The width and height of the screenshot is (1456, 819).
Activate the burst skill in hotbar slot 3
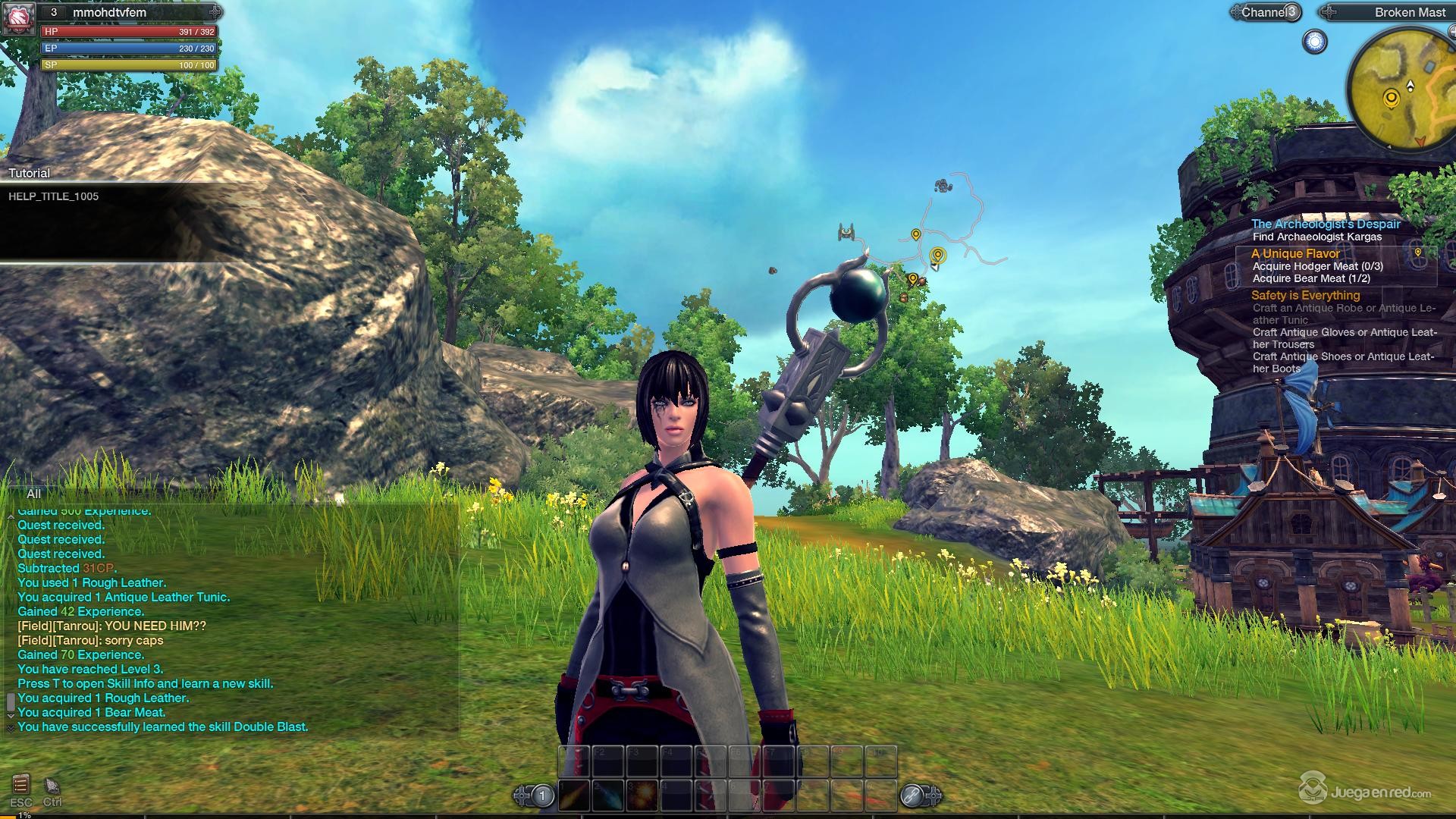coord(643,796)
